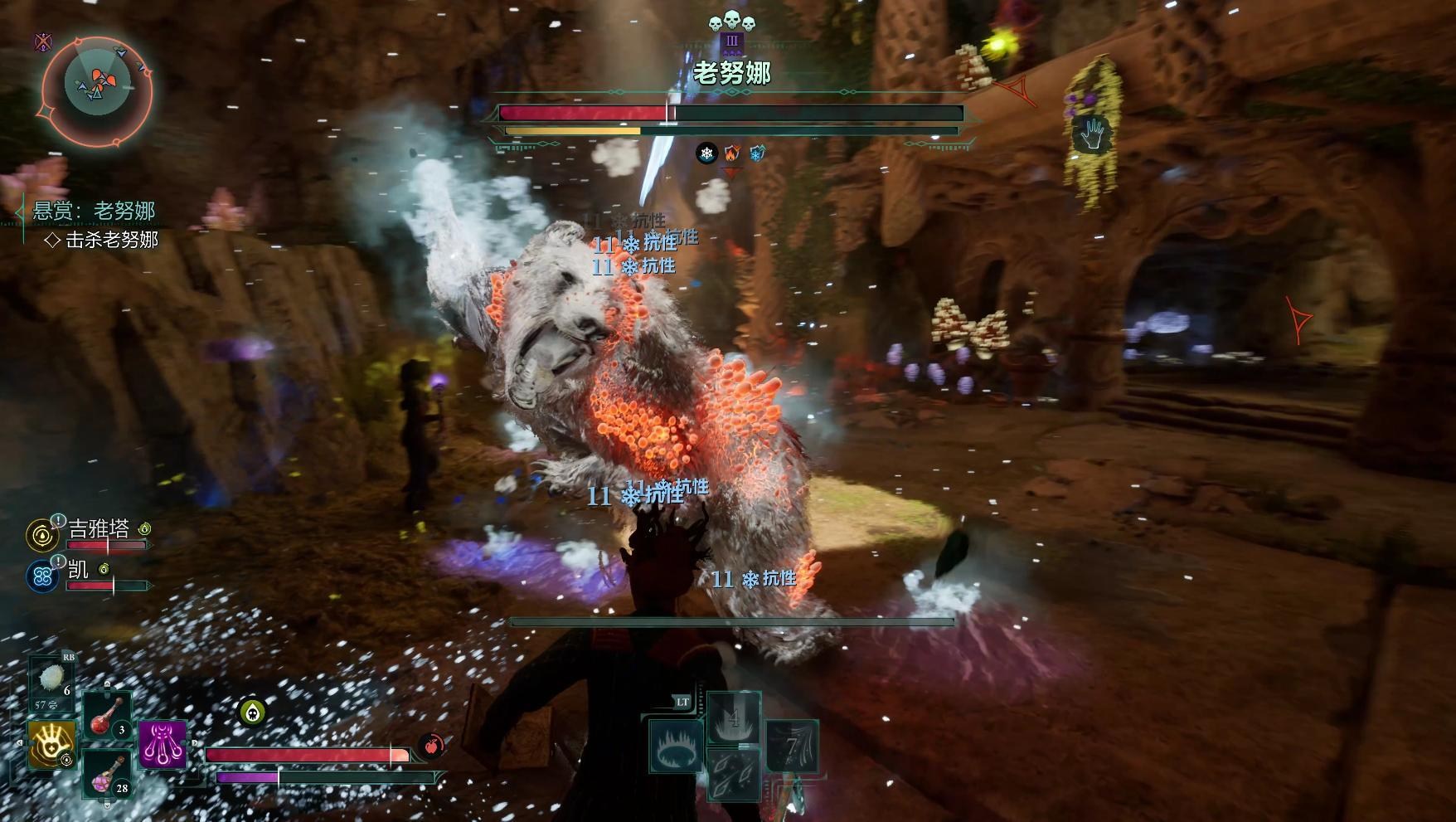Screen dimensions: 1456x822
Task: Click the circular minimap radar
Action: pos(97,85)
